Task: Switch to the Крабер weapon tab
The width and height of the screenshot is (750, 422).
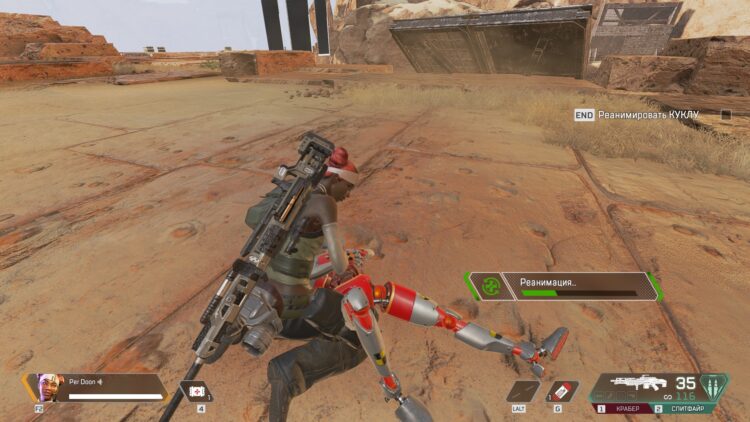Action: [x=624, y=409]
